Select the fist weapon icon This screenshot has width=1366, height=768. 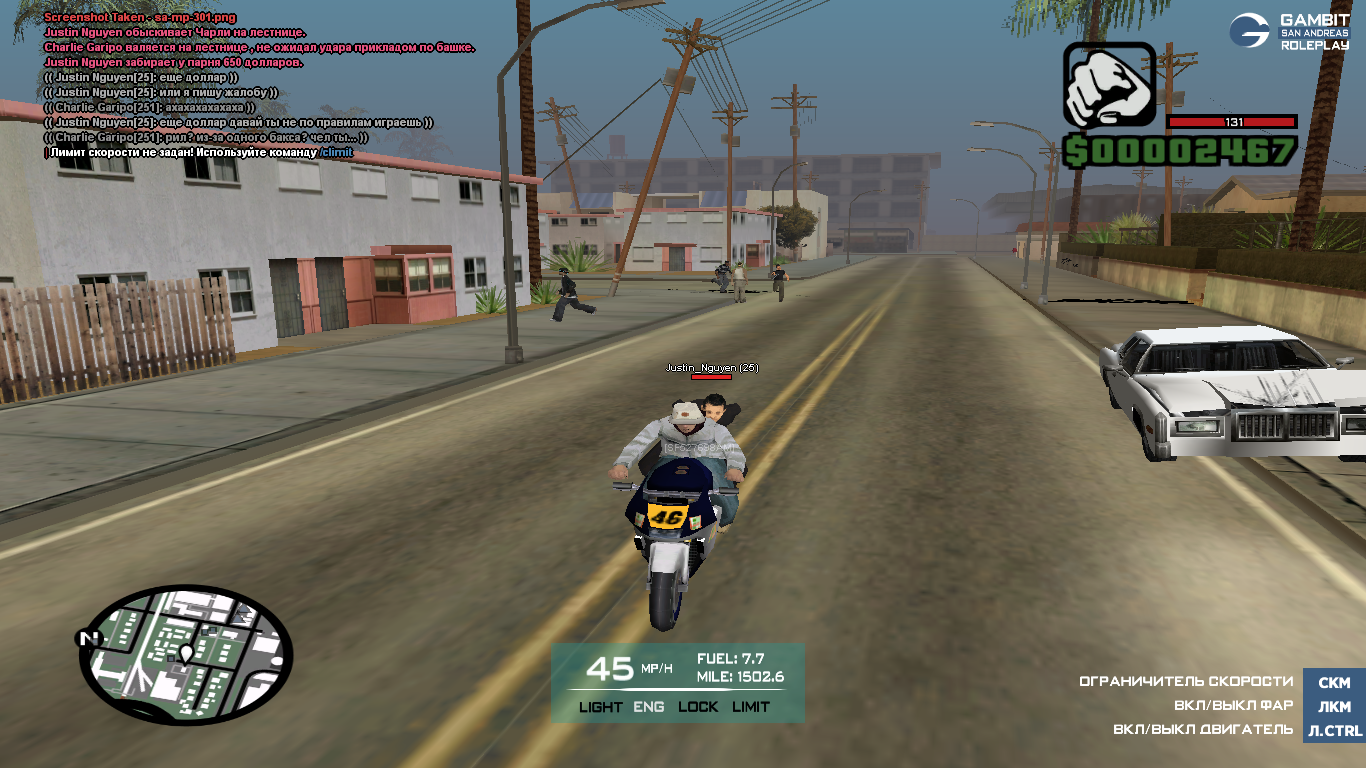pos(1109,87)
